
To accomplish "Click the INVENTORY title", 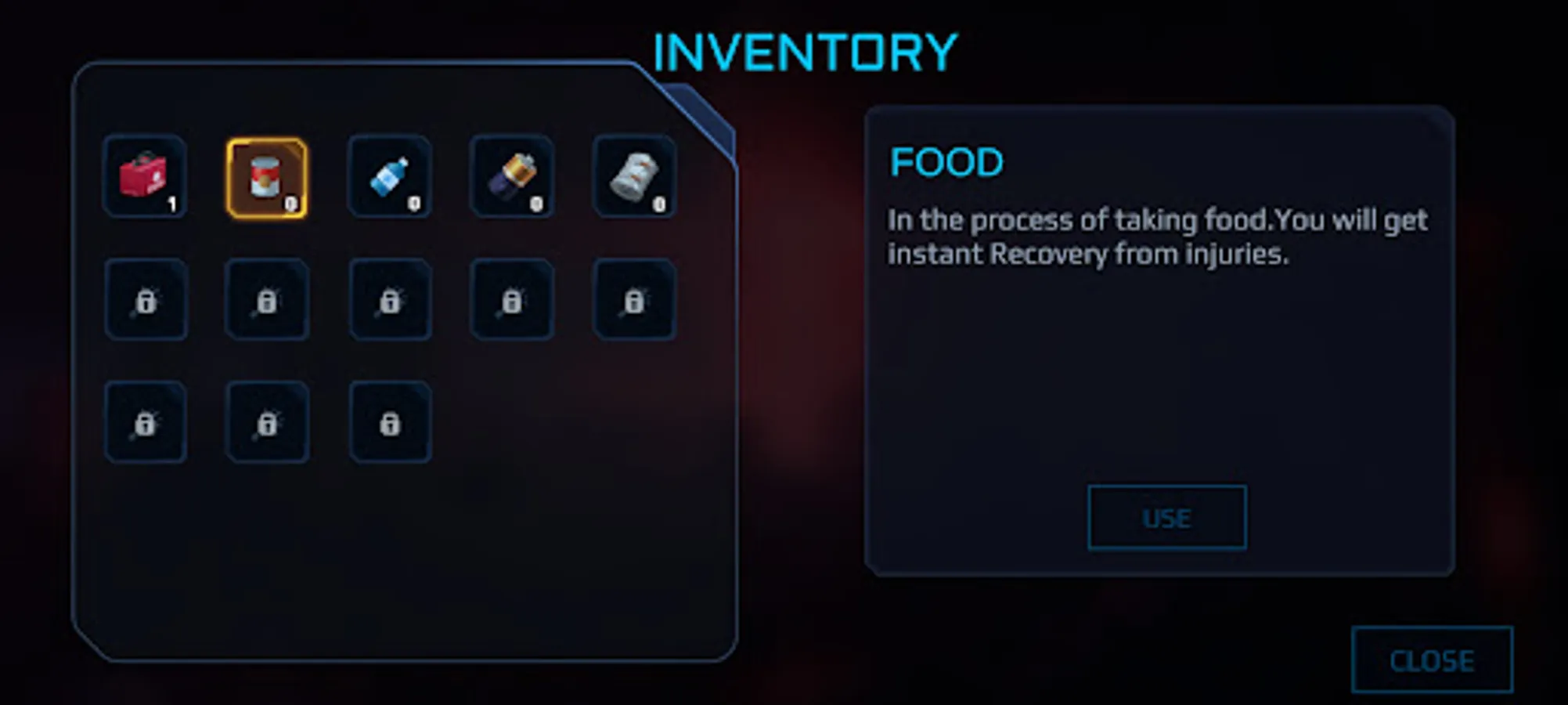I will (804, 49).
